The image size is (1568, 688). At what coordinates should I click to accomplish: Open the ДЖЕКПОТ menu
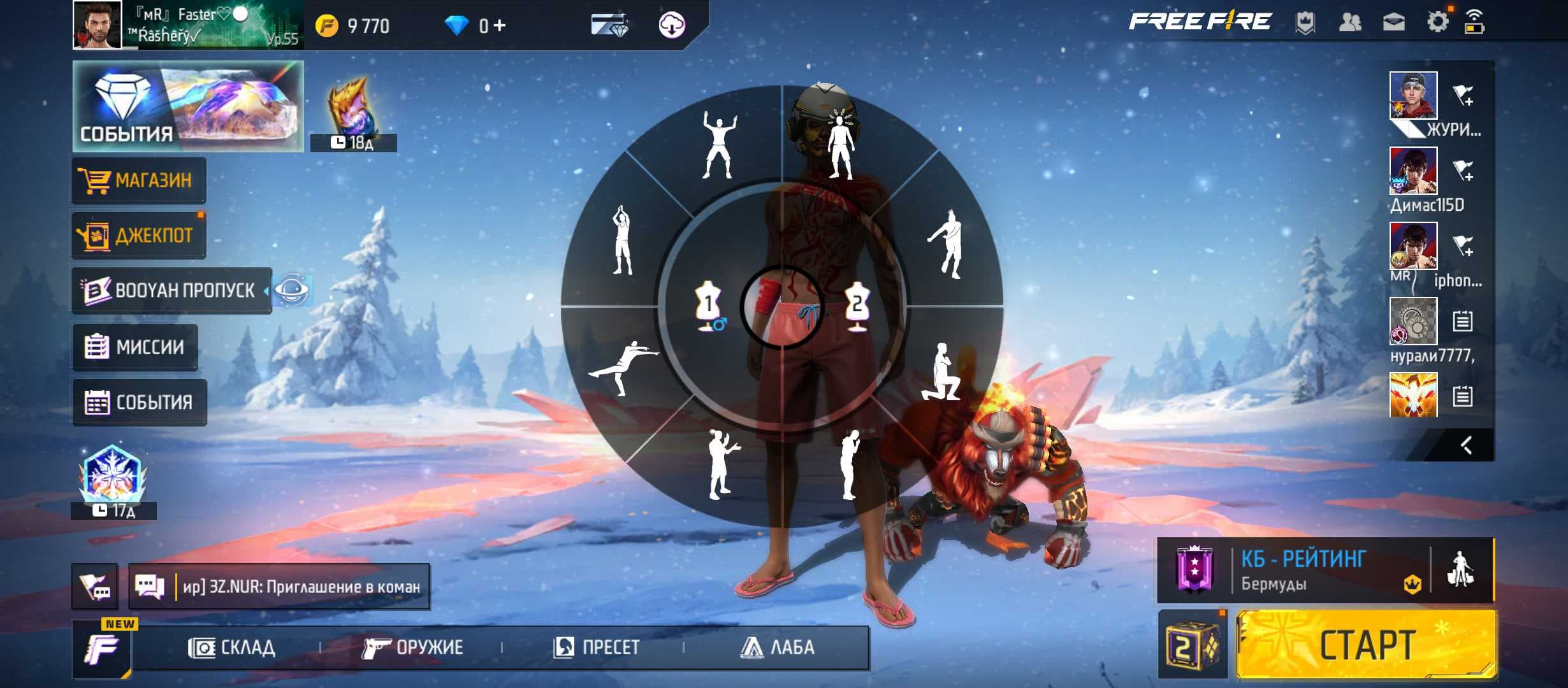pyautogui.click(x=139, y=236)
